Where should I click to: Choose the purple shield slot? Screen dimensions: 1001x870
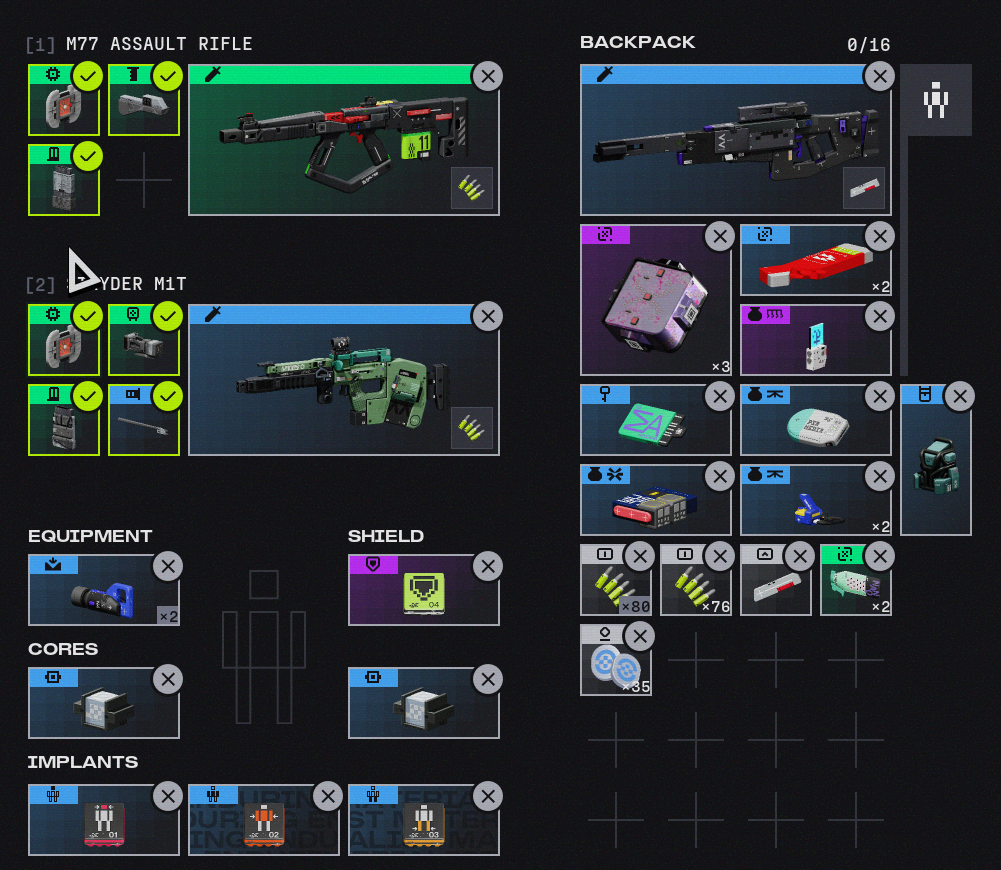click(x=415, y=597)
